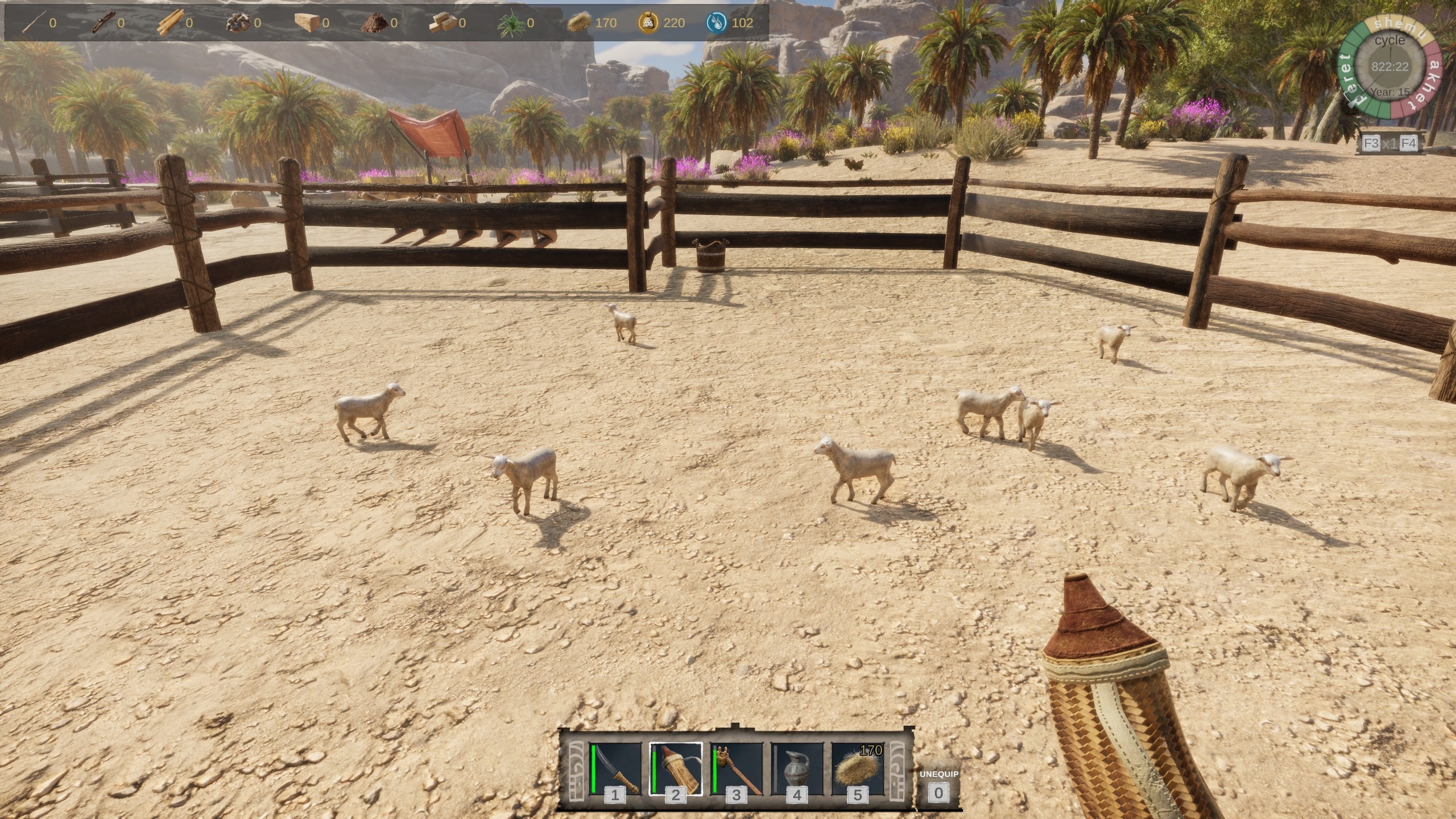Choose the woven flask in the hotbar
Screen dimensions: 1456x819
[x=676, y=769]
